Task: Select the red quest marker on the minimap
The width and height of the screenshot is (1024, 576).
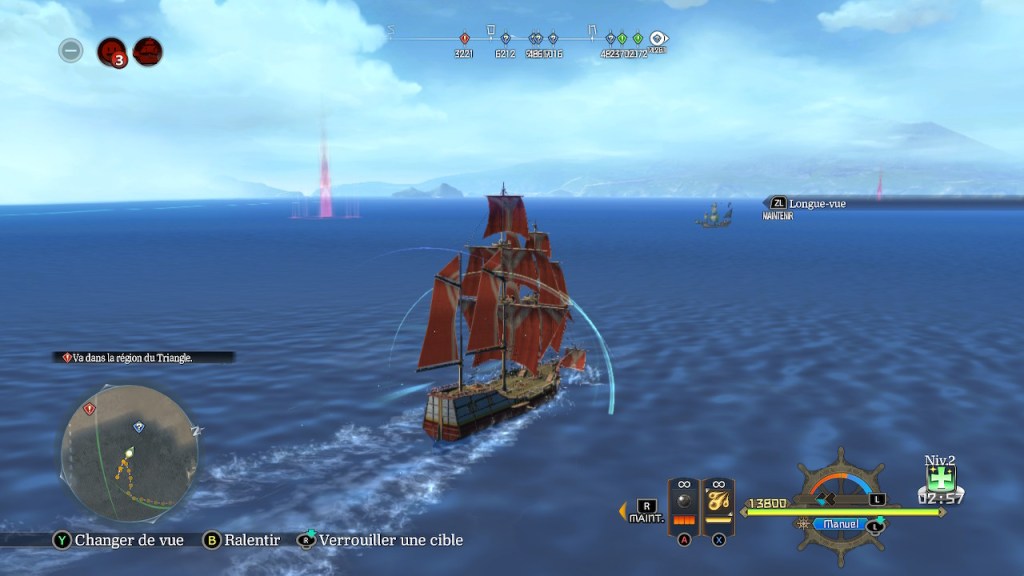Action: pos(90,409)
